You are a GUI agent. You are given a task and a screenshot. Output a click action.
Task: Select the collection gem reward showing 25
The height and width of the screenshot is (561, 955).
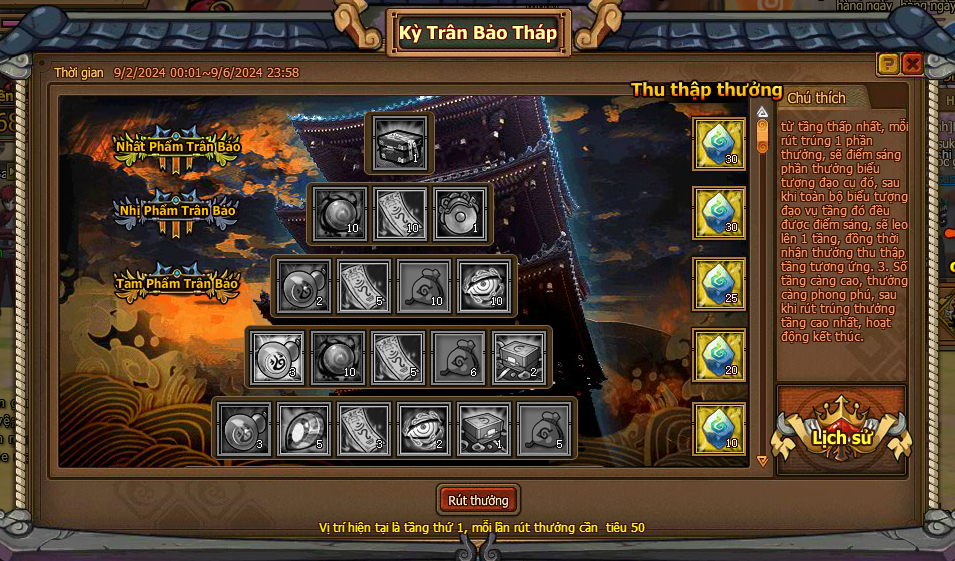pos(719,284)
